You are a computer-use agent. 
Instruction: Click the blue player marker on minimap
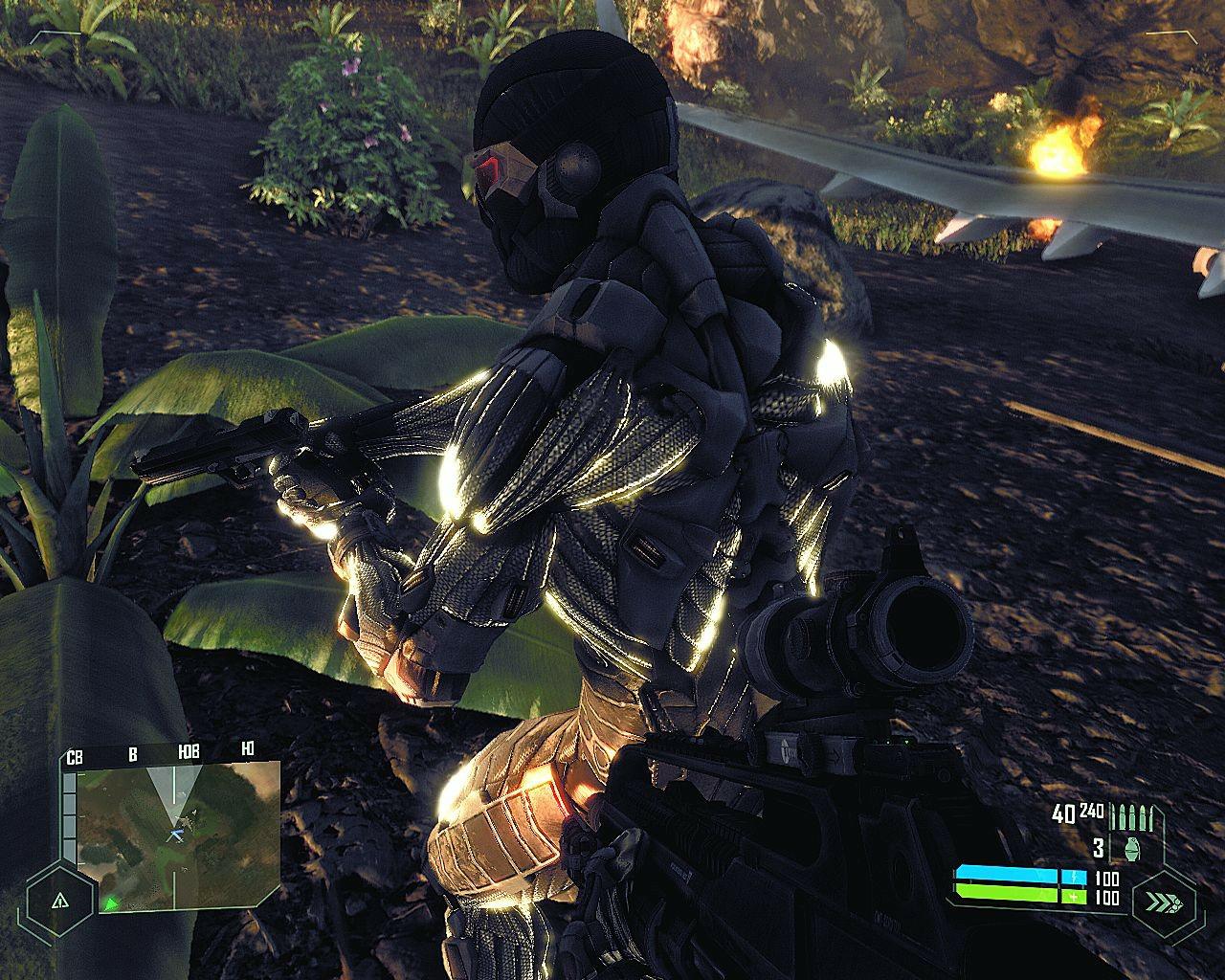click(176, 835)
